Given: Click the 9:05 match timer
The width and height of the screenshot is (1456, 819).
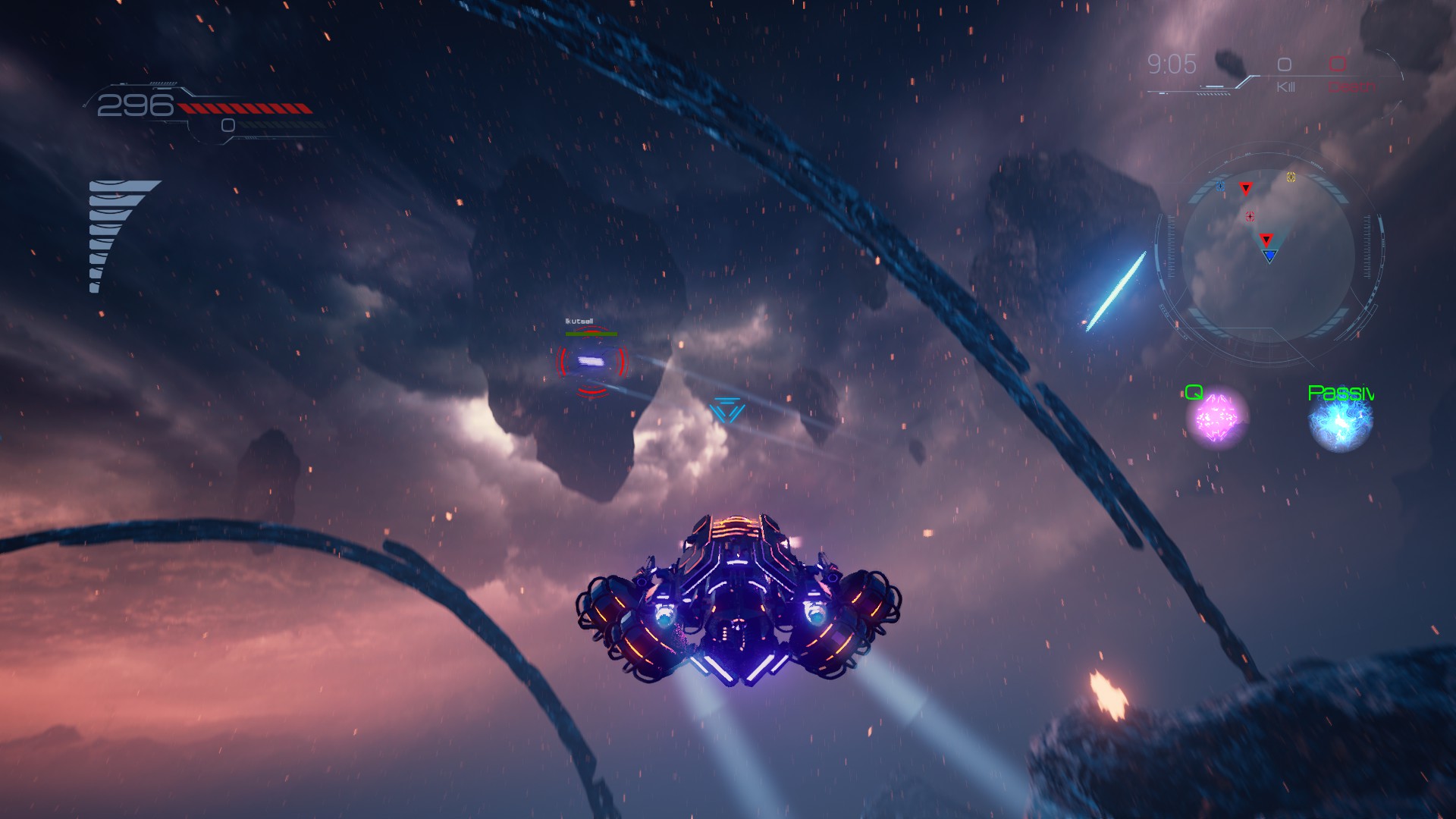Looking at the screenshot, I should tap(1172, 64).
